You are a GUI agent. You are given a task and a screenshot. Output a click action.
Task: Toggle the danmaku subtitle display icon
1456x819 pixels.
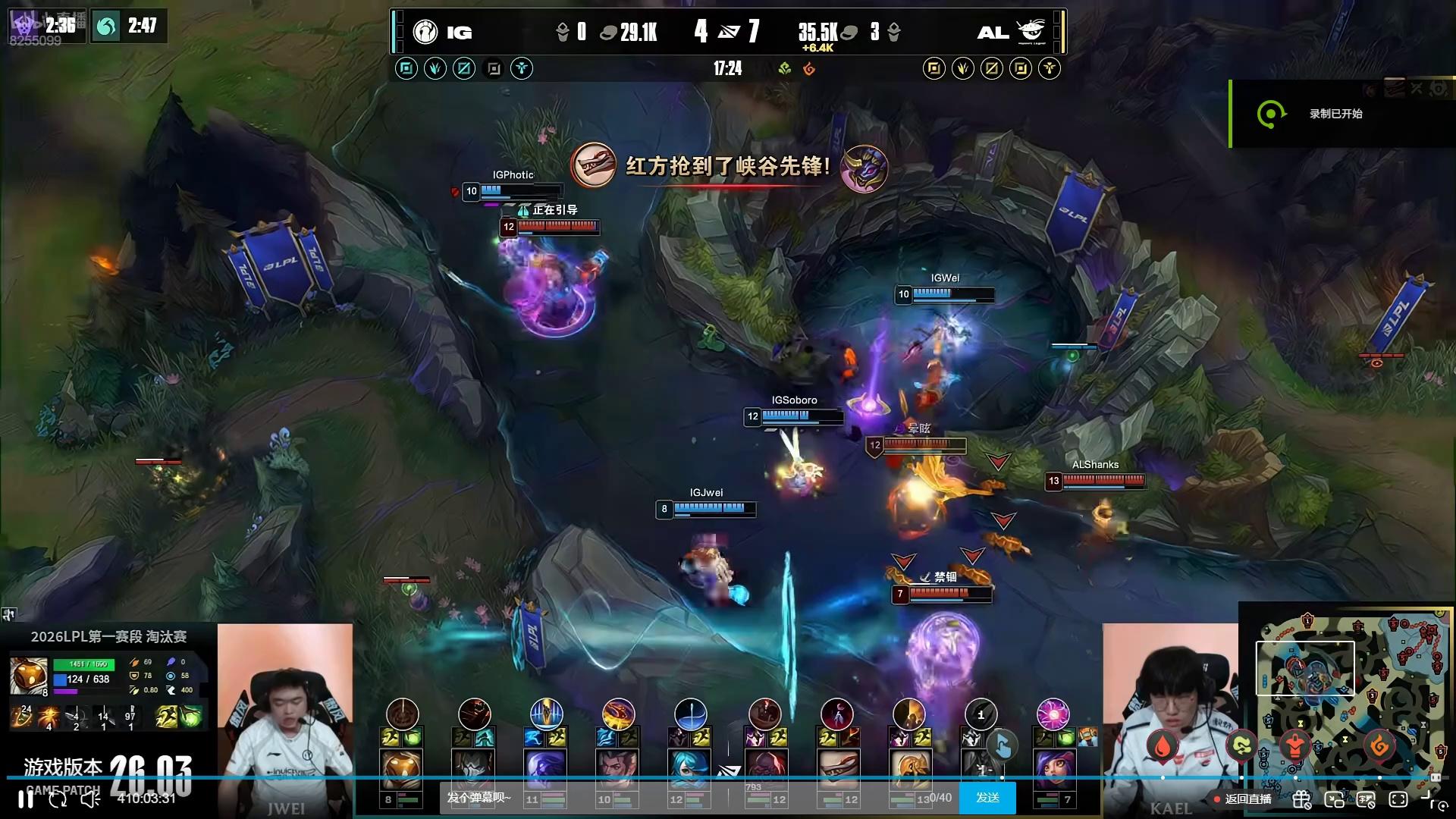point(1366,799)
